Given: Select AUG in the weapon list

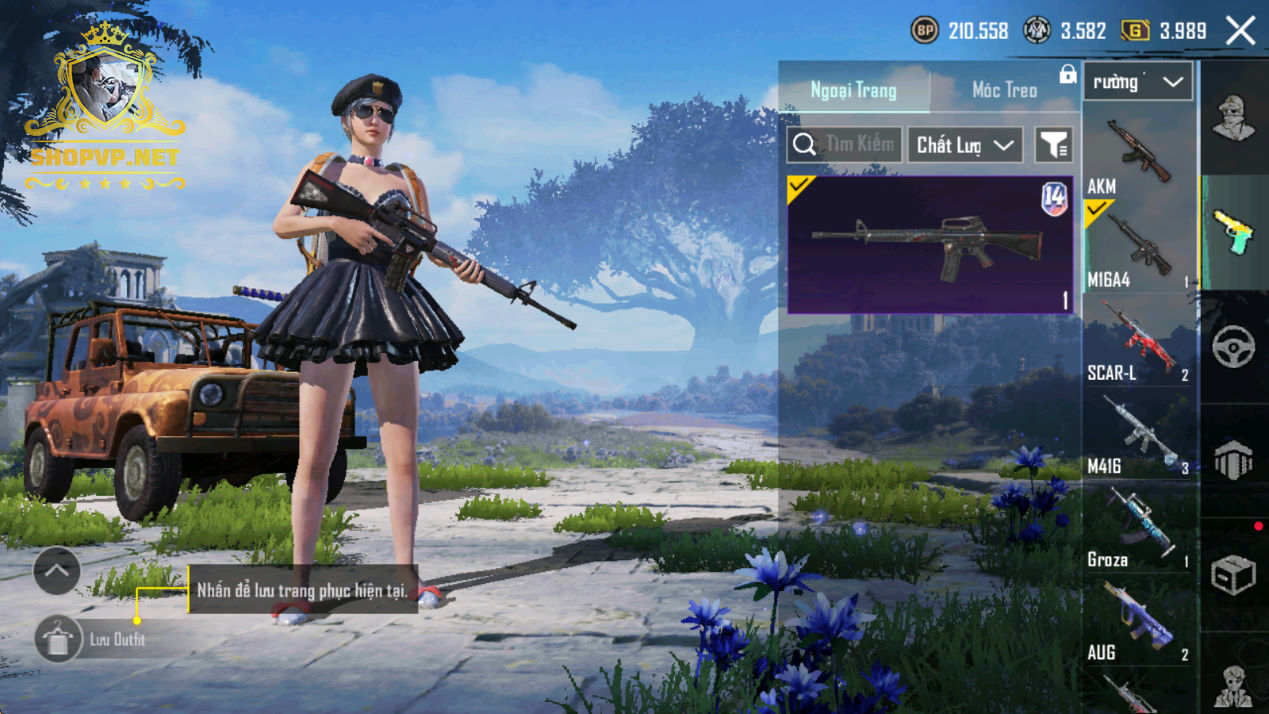Looking at the screenshot, I should [1139, 620].
